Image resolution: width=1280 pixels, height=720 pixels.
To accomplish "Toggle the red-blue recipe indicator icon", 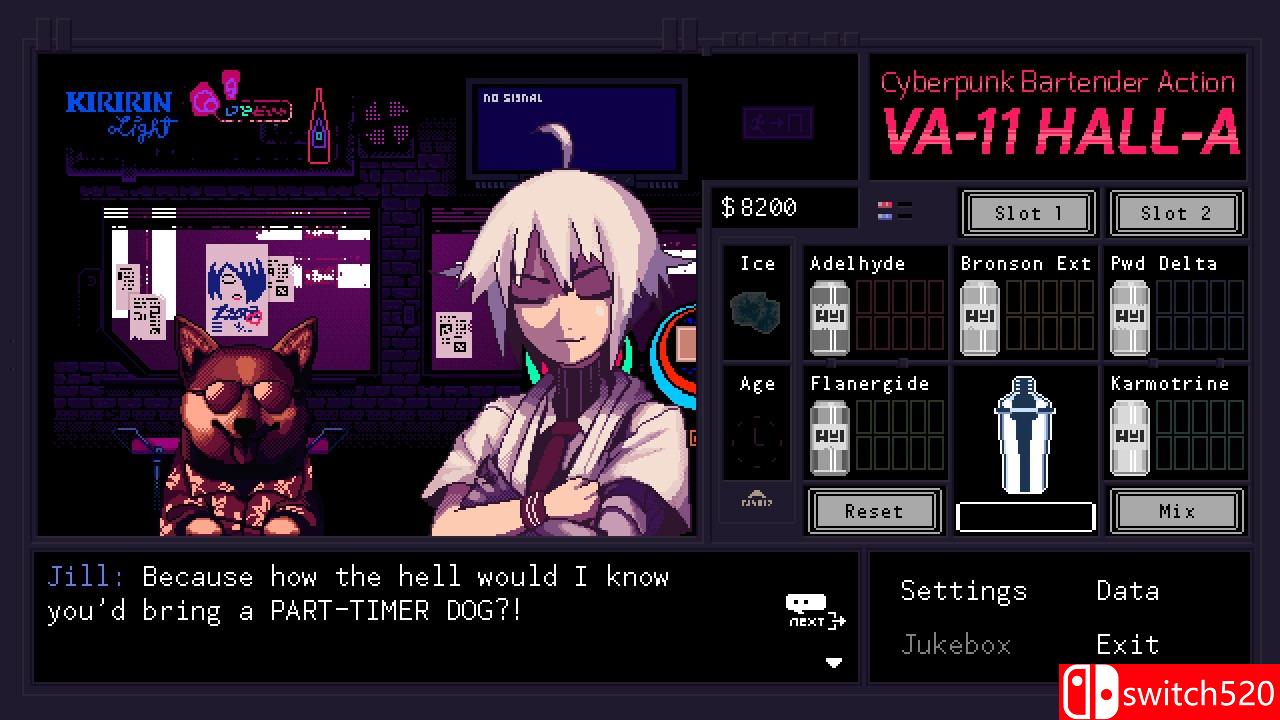I will (x=890, y=209).
